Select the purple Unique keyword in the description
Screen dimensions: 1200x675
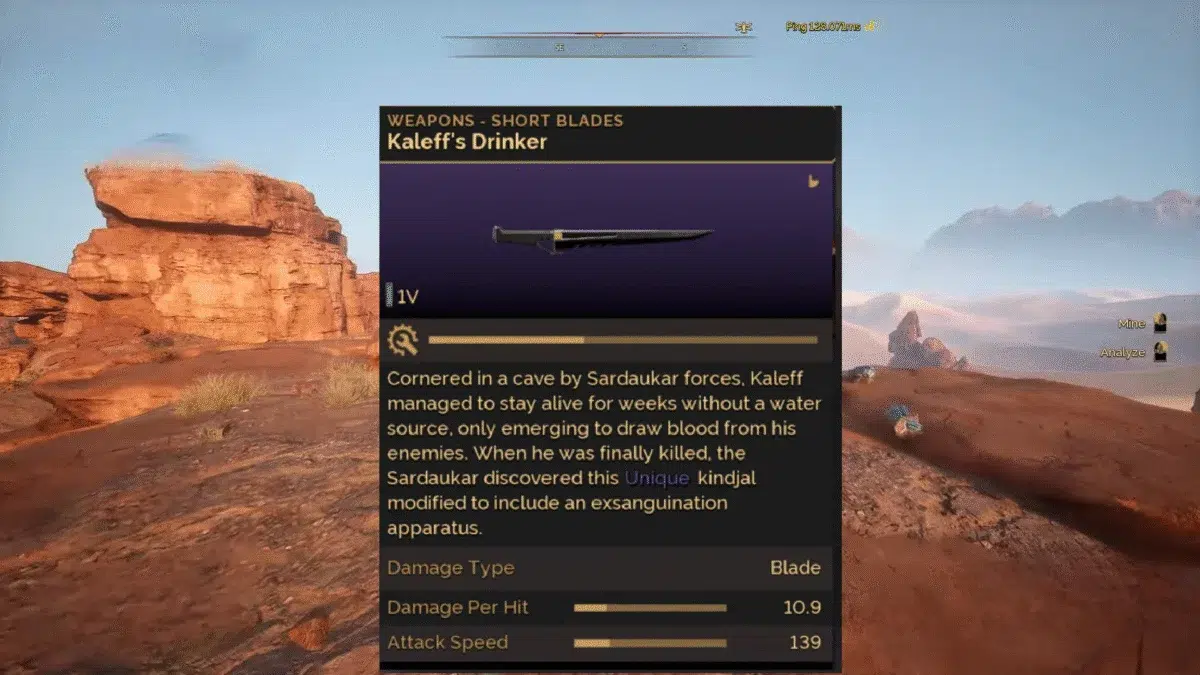pyautogui.click(x=657, y=478)
